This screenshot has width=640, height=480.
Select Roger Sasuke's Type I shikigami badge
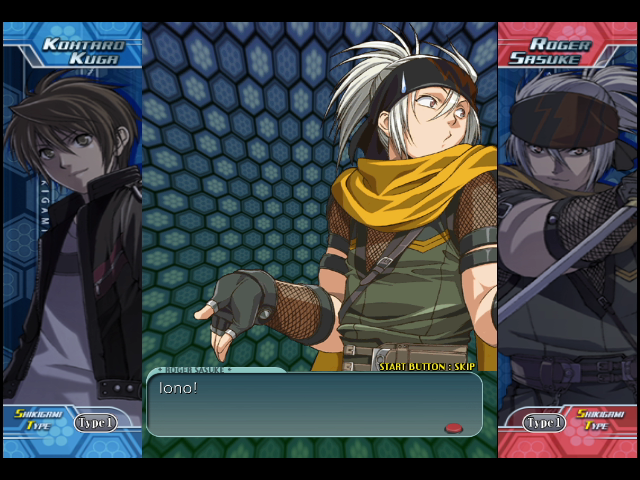coord(544,423)
